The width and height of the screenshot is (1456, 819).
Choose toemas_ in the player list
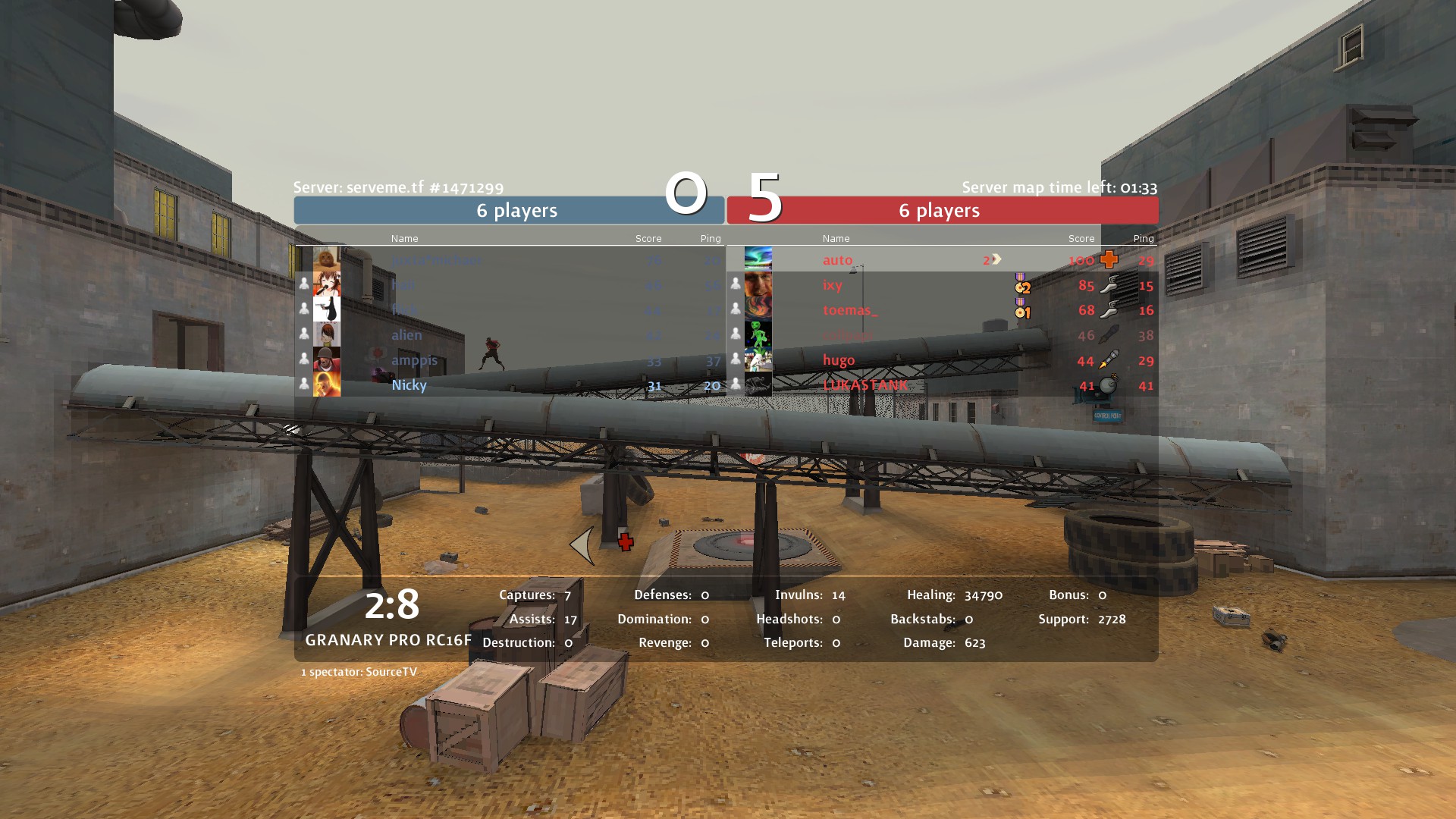click(x=850, y=310)
